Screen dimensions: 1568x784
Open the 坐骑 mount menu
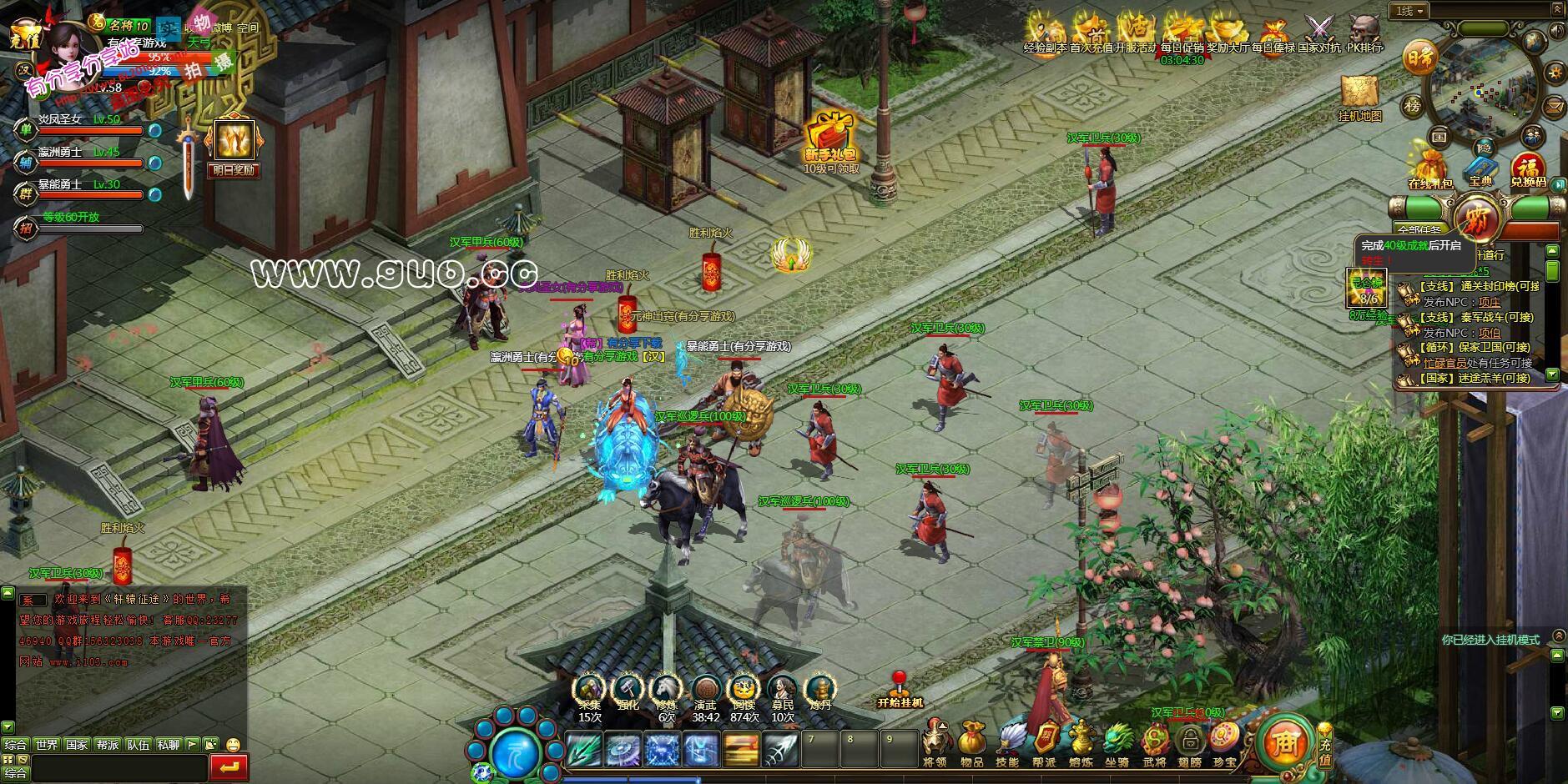click(1116, 742)
